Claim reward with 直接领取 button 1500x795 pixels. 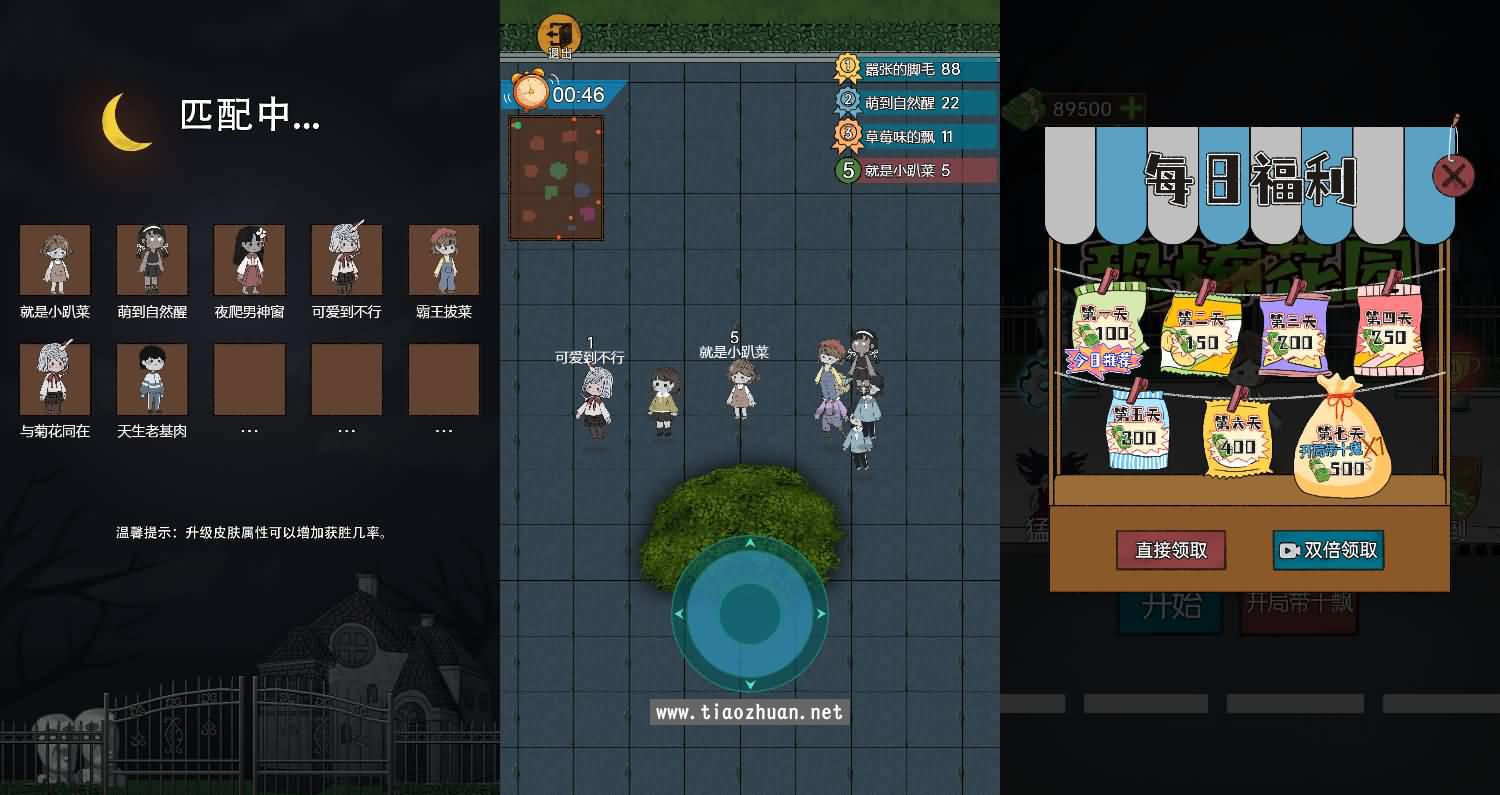pyautogui.click(x=1171, y=550)
